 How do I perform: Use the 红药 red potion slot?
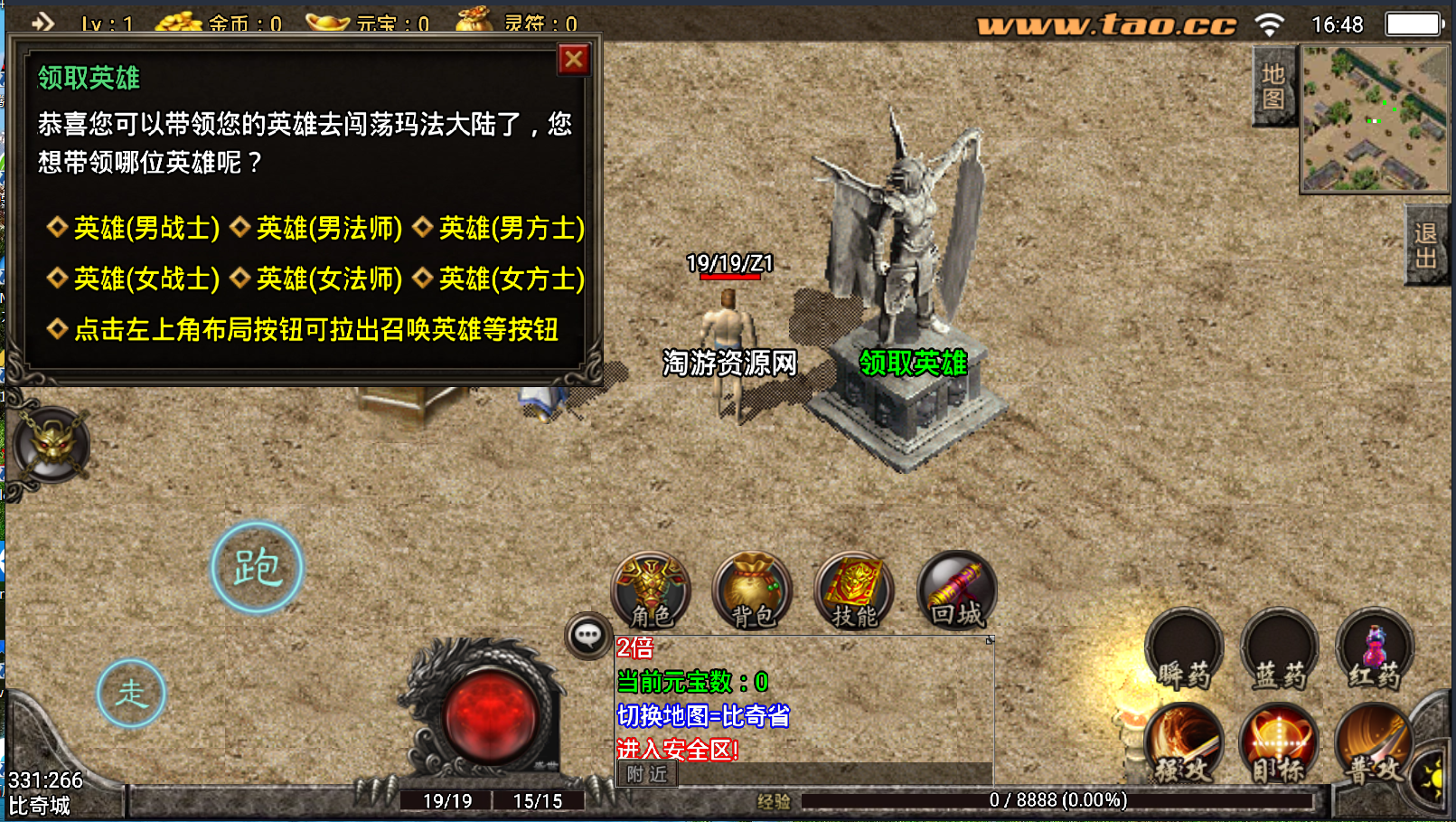(1374, 650)
